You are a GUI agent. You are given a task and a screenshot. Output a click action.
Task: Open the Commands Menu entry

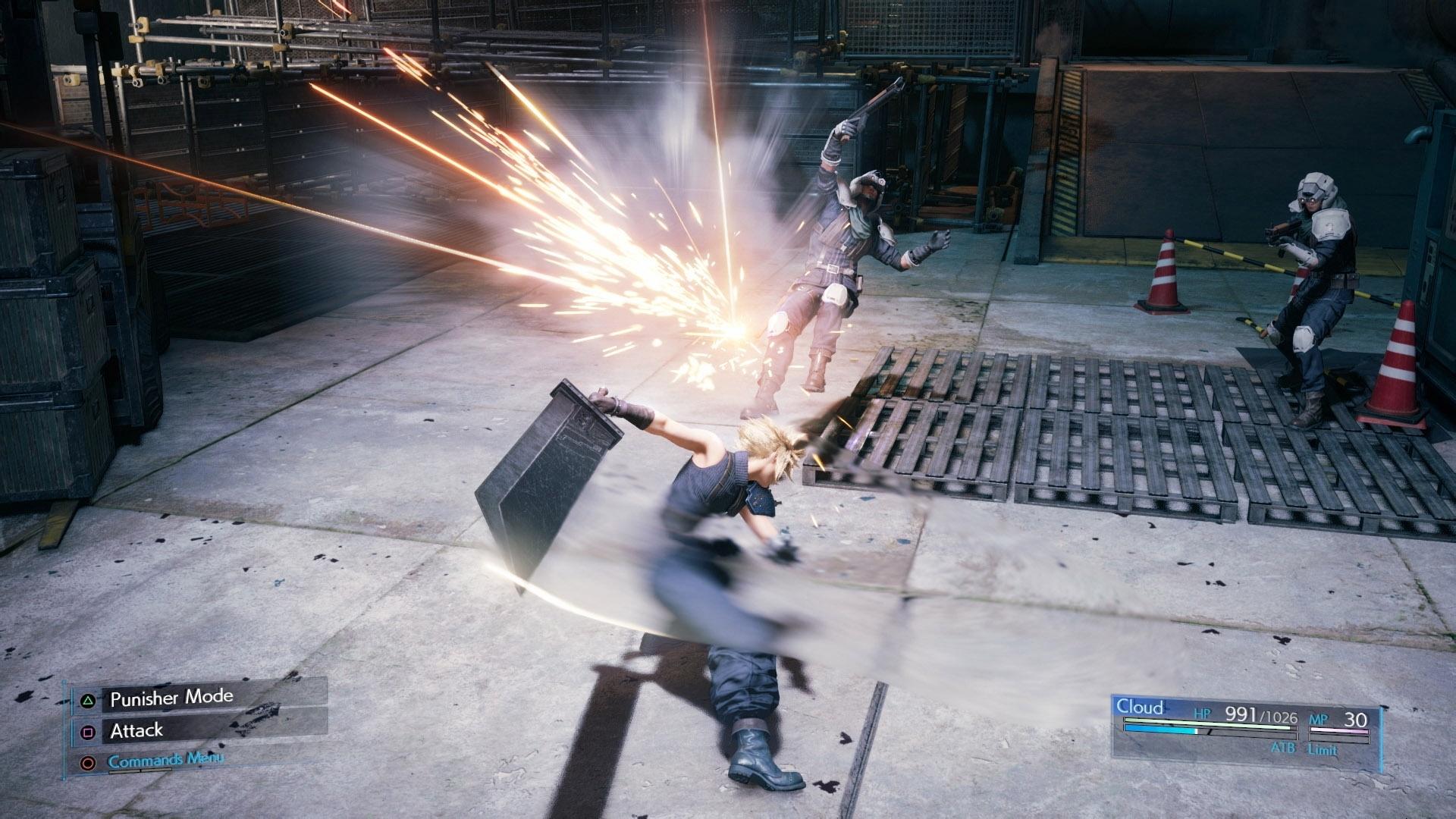pos(167,760)
